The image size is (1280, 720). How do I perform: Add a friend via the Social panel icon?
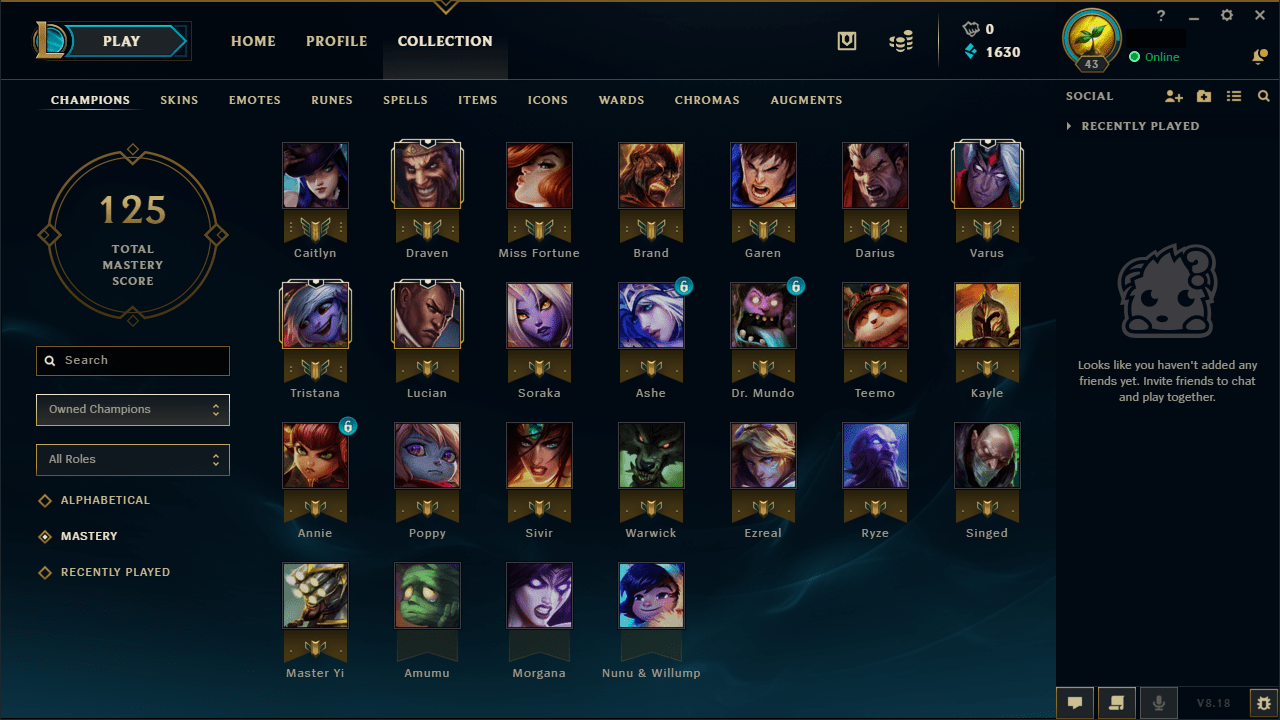pos(1174,96)
